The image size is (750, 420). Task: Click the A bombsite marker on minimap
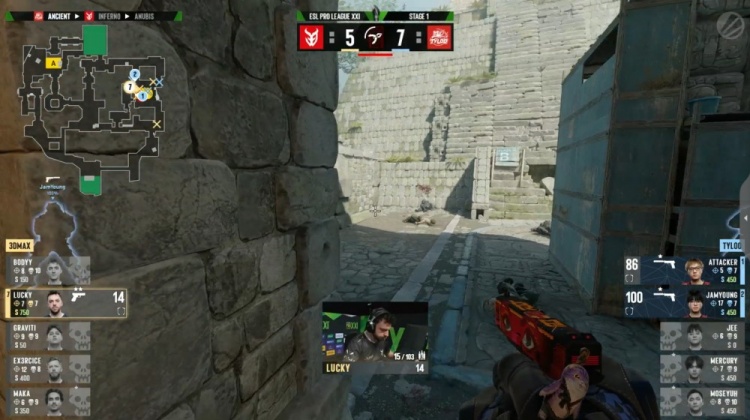point(50,63)
